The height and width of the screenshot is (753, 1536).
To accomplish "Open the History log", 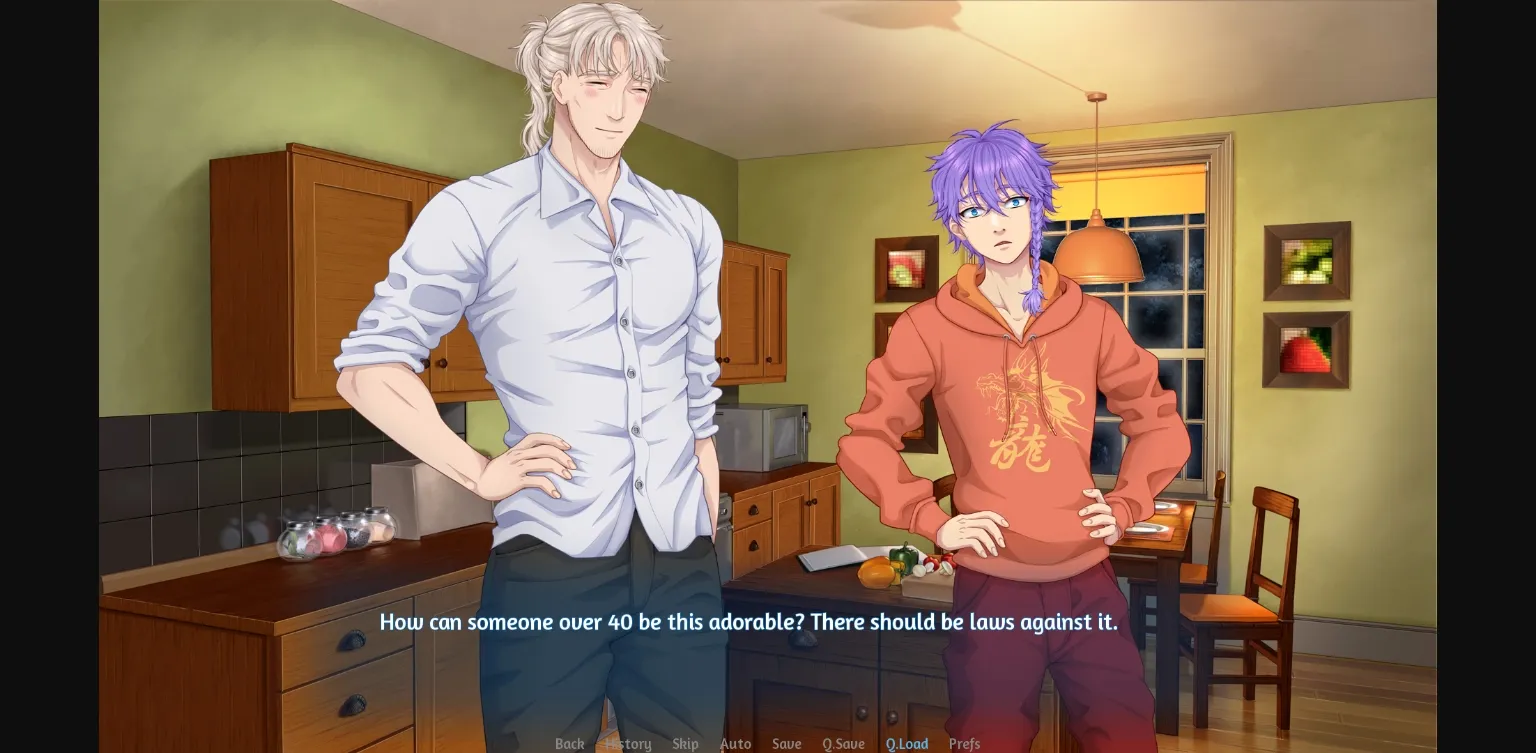I will coord(628,744).
